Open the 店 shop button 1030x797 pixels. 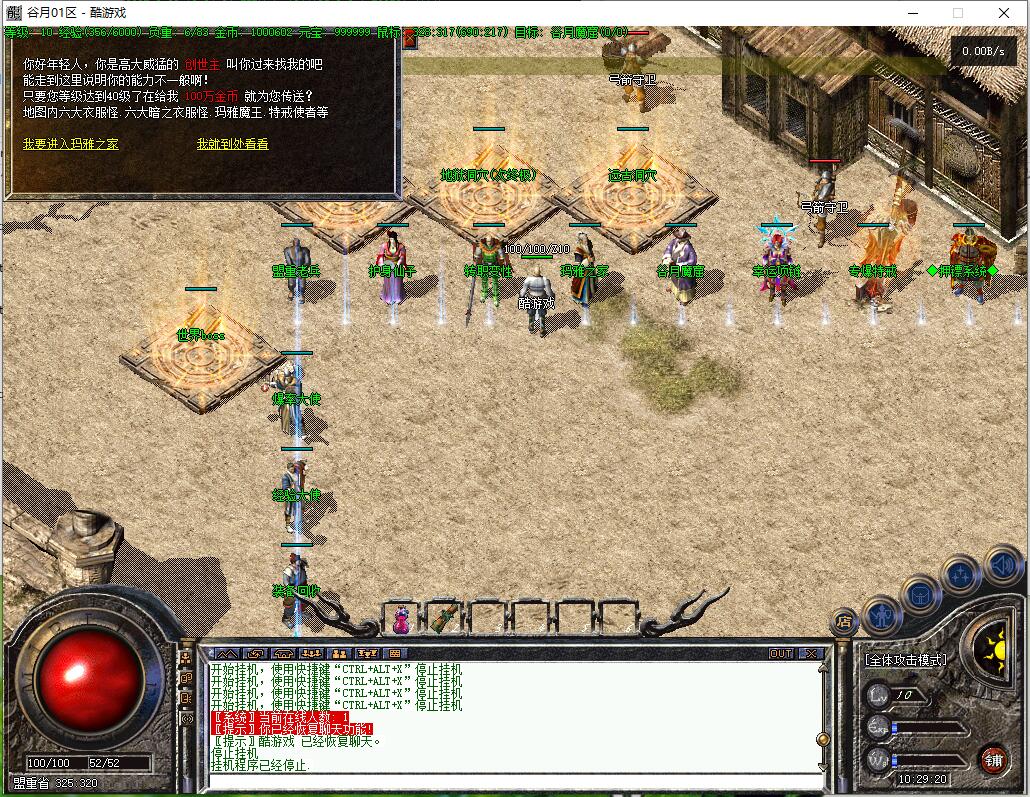(x=843, y=622)
